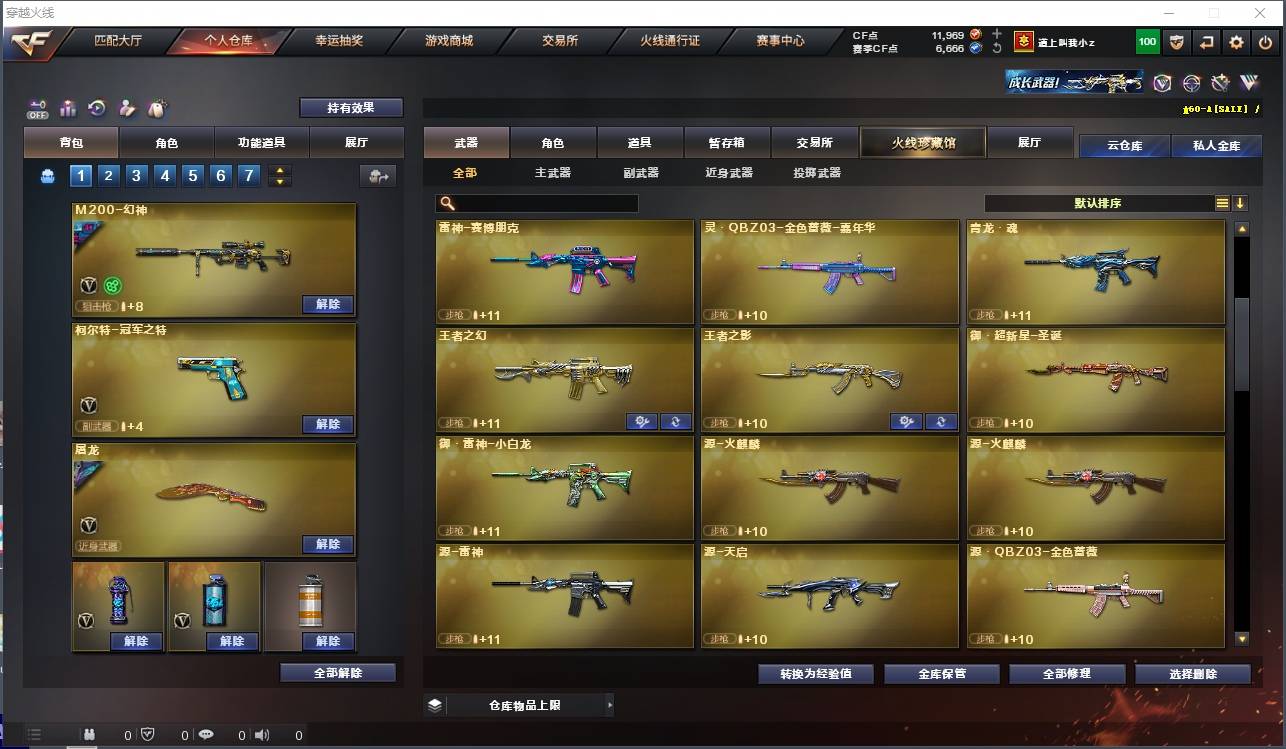Click the power/exit icon in the top bar
The height and width of the screenshot is (749, 1286).
pyautogui.click(x=1265, y=42)
